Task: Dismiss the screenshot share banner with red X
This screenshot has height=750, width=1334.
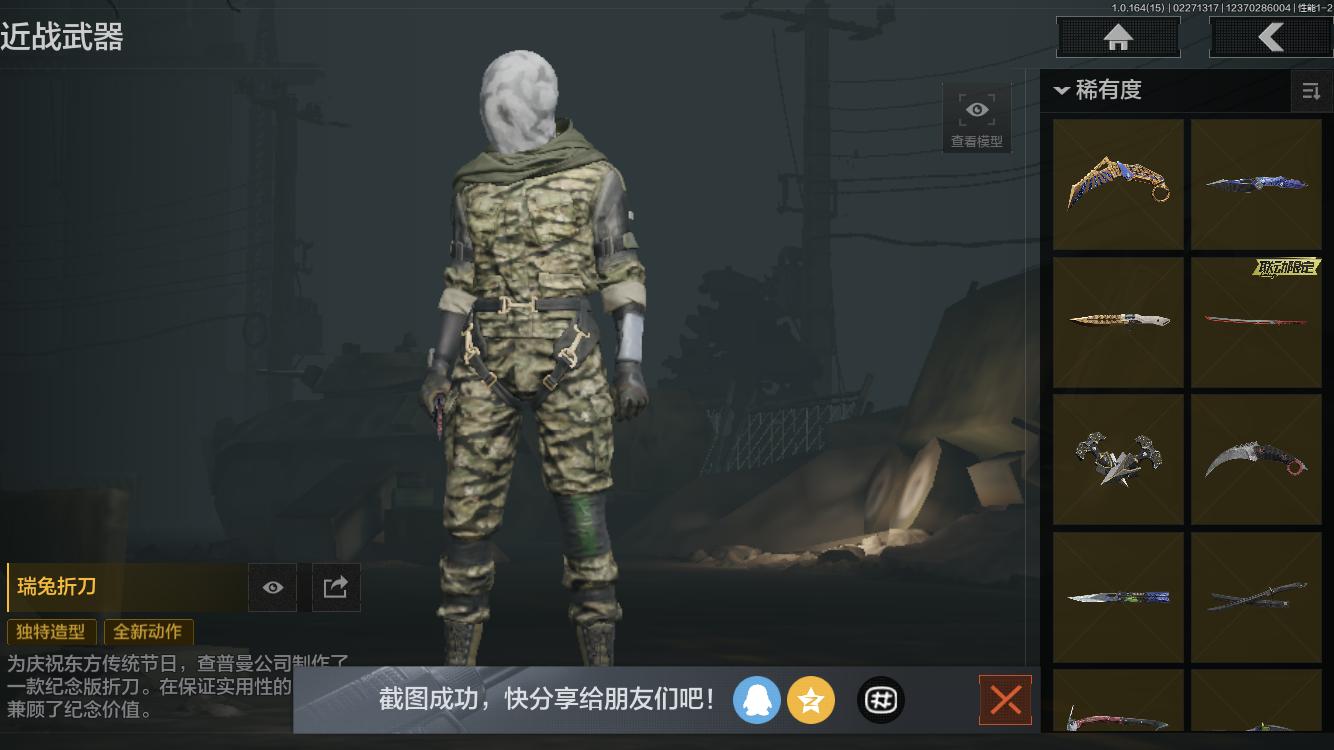Action: [1005, 700]
